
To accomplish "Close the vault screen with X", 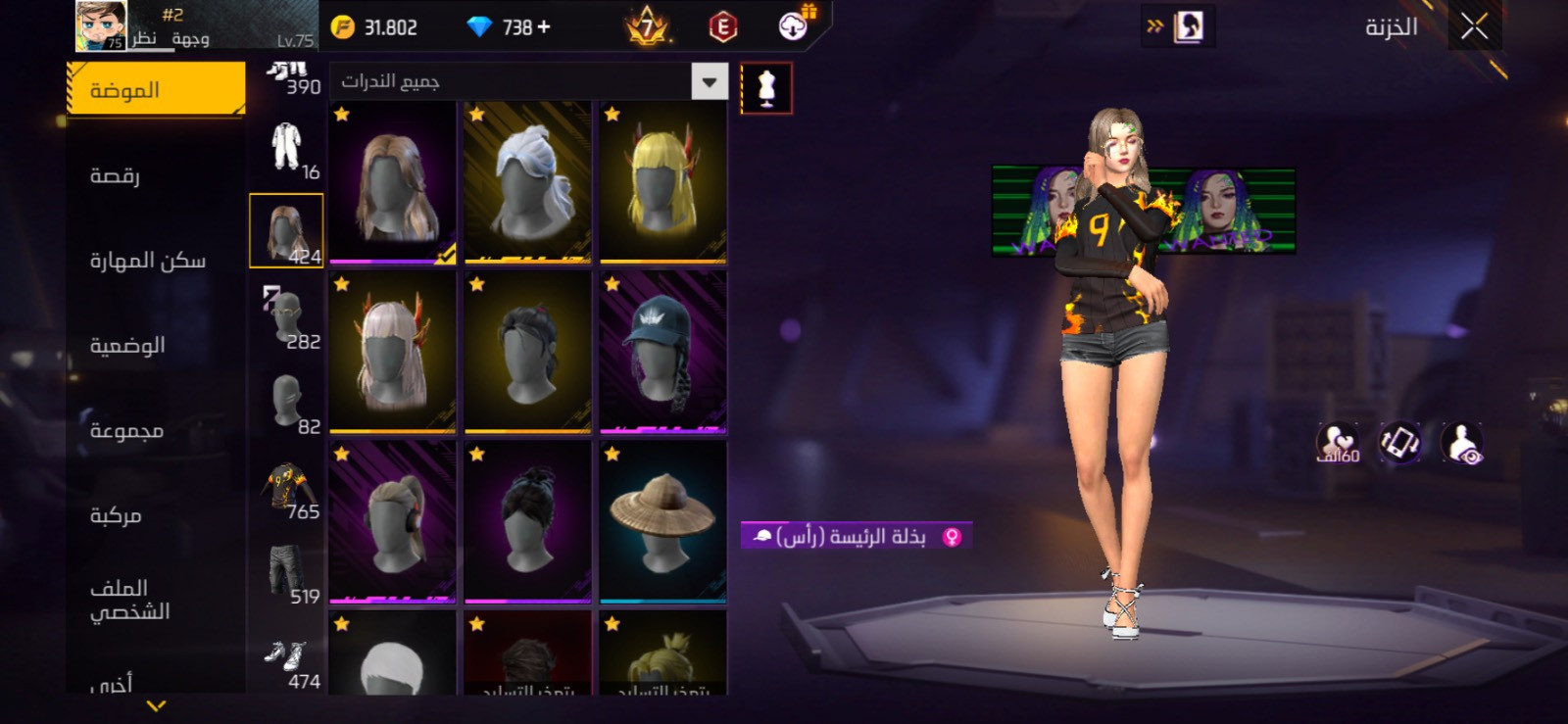I will pos(1474,26).
